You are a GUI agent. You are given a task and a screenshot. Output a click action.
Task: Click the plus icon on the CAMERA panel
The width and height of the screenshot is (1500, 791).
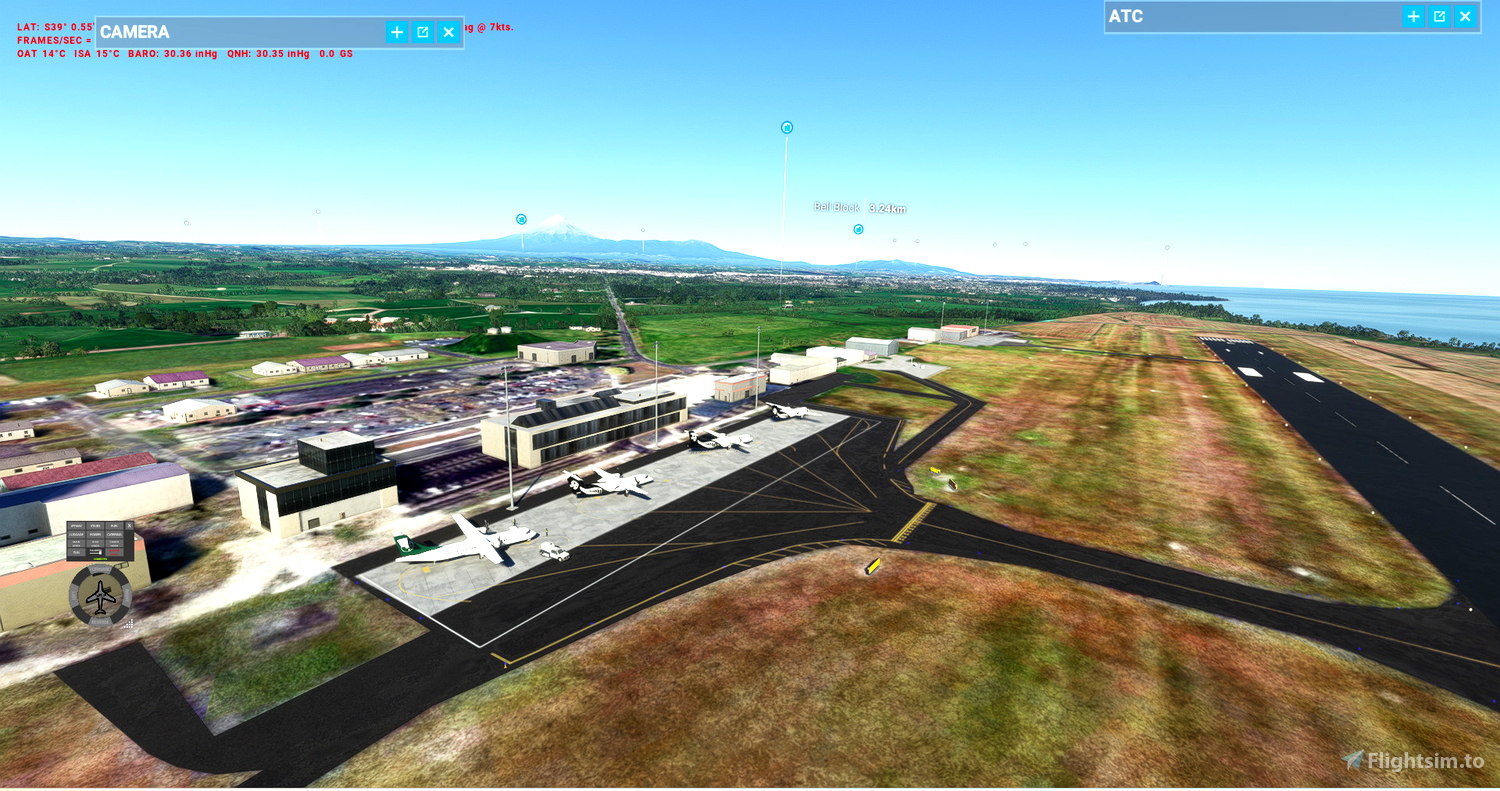coord(397,32)
